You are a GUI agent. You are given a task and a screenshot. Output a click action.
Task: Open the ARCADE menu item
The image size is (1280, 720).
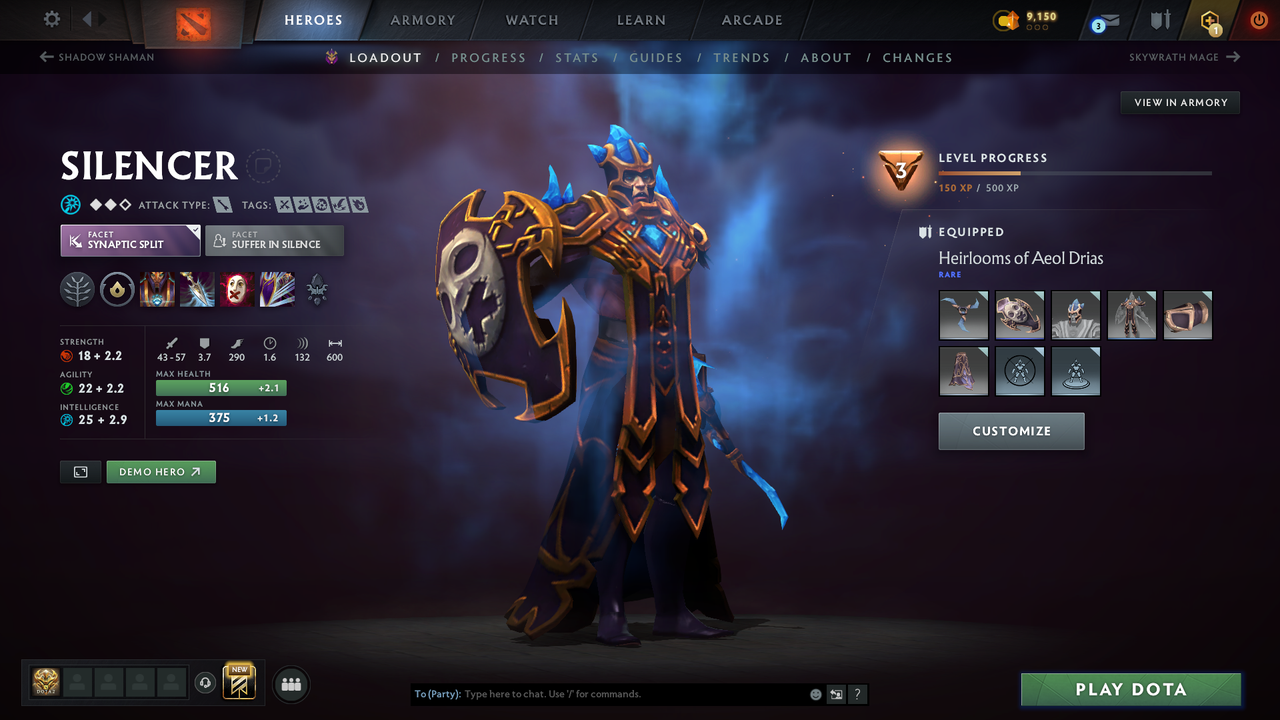(x=751, y=20)
